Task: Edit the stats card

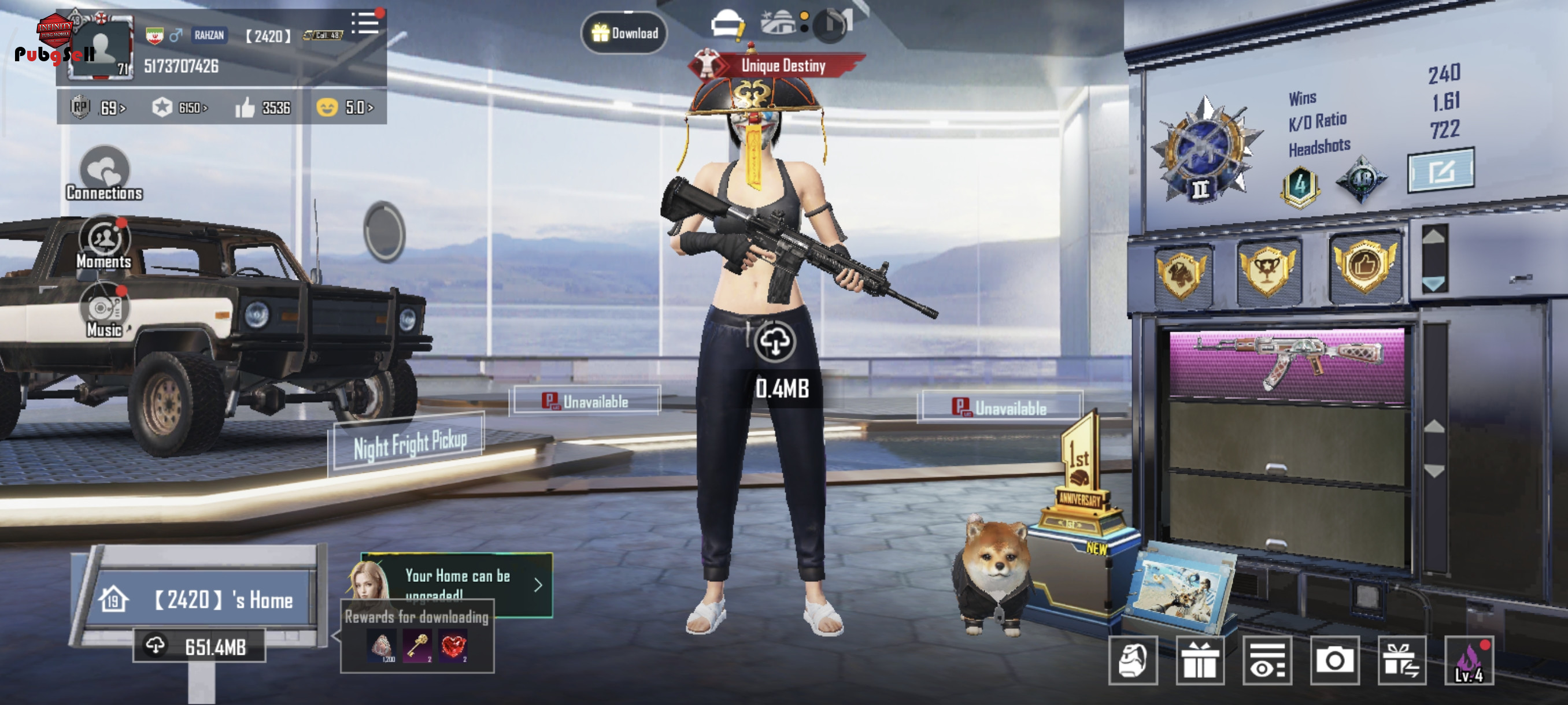Action: click(1440, 171)
